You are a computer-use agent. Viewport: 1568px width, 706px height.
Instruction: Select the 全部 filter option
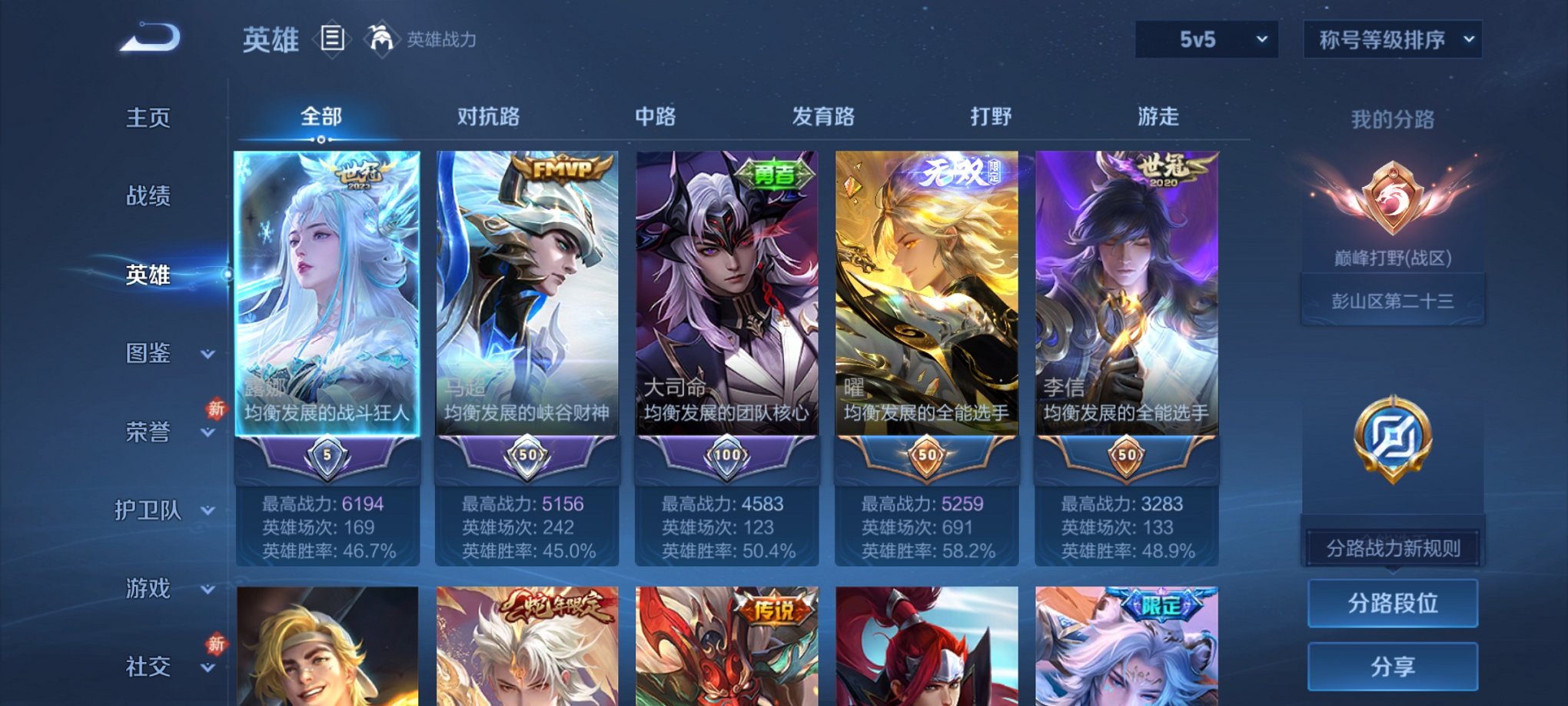(321, 117)
